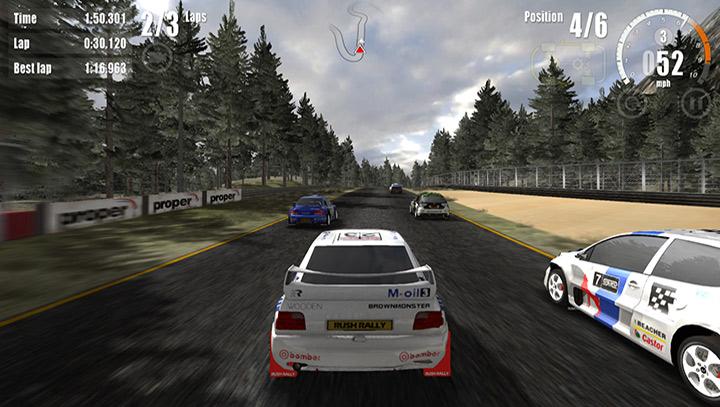Screen dimensions: 720x407
Task: Click the track minimap outline
Action: [x=358, y=30]
